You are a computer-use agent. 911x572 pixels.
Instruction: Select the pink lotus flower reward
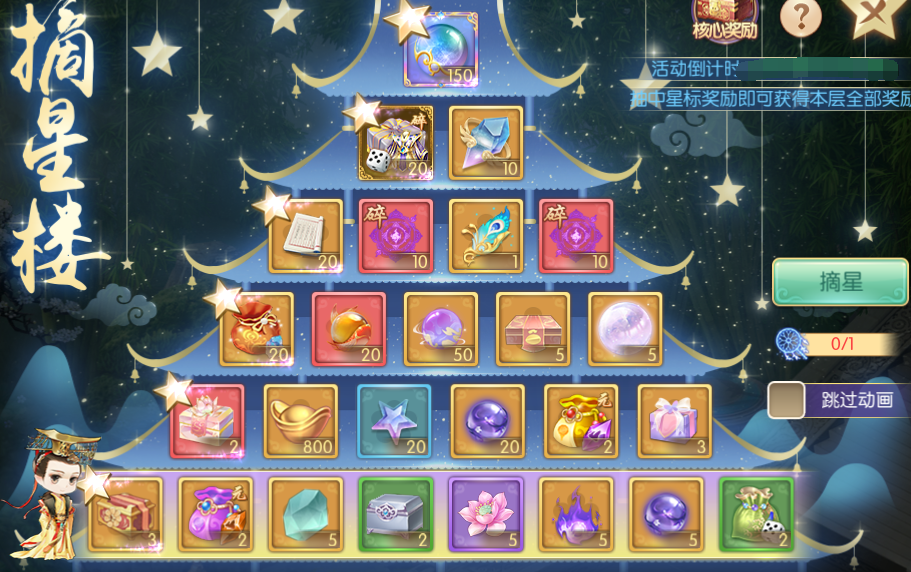486,514
